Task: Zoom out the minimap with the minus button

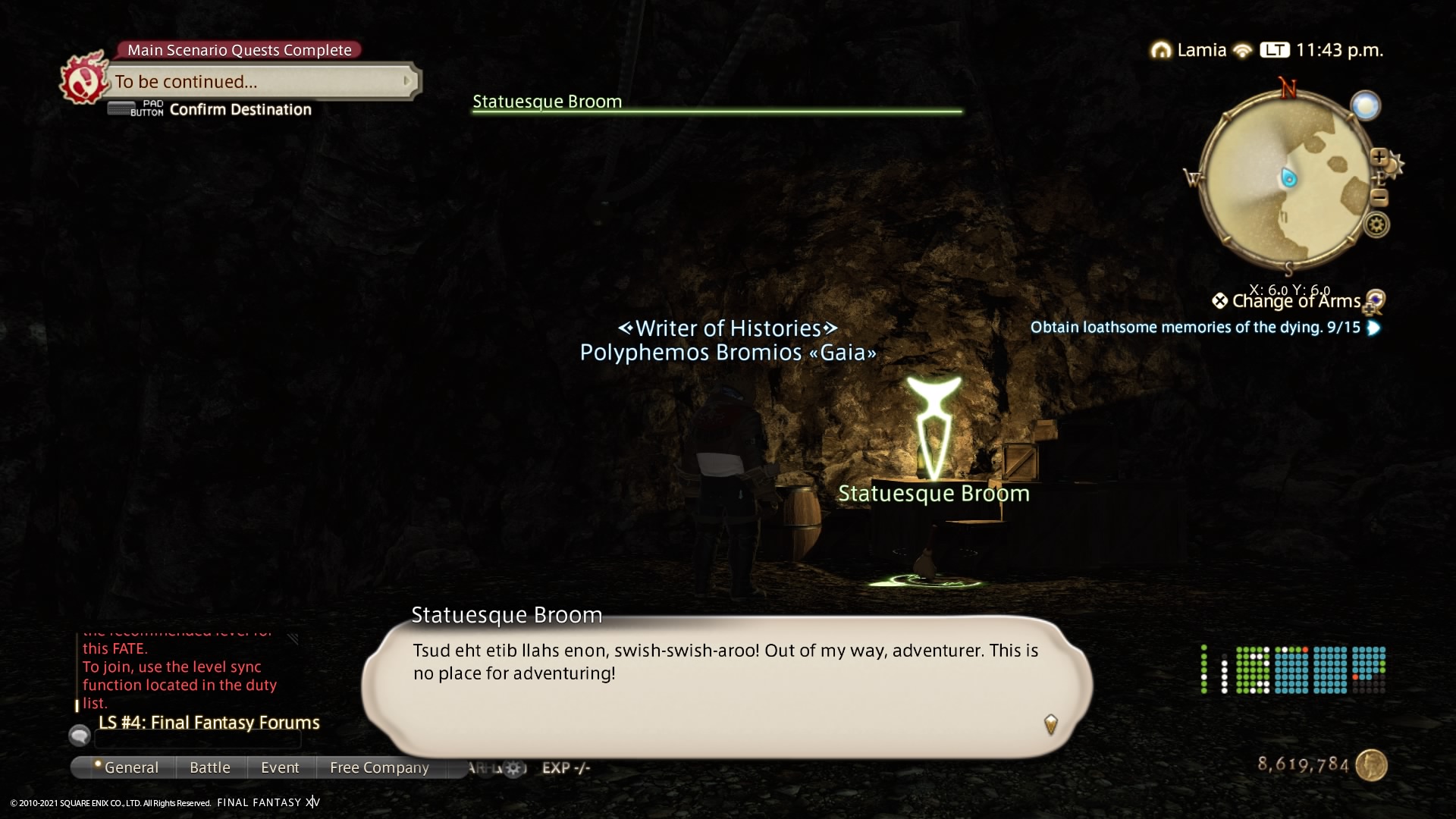Action: (x=1379, y=198)
